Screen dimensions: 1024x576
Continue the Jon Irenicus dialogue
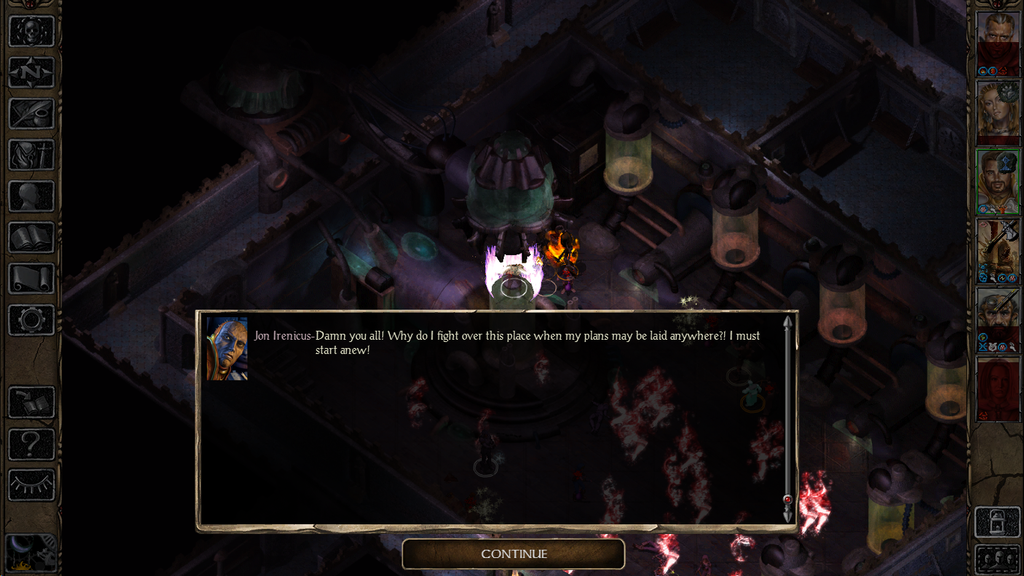513,553
